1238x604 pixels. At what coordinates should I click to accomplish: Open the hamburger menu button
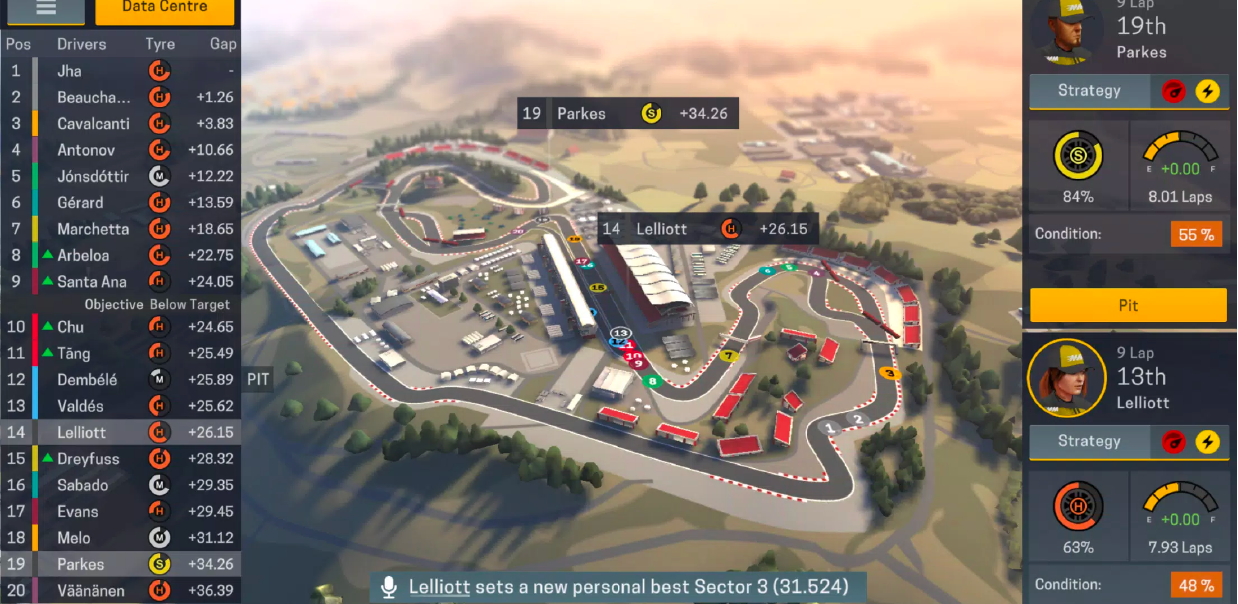pyautogui.click(x=46, y=10)
